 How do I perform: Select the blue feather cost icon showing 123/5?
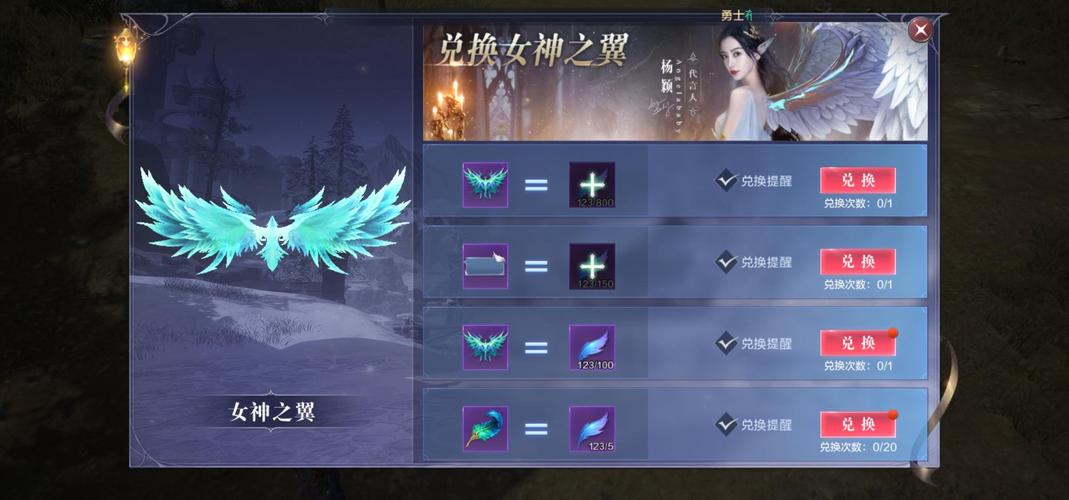click(x=592, y=429)
